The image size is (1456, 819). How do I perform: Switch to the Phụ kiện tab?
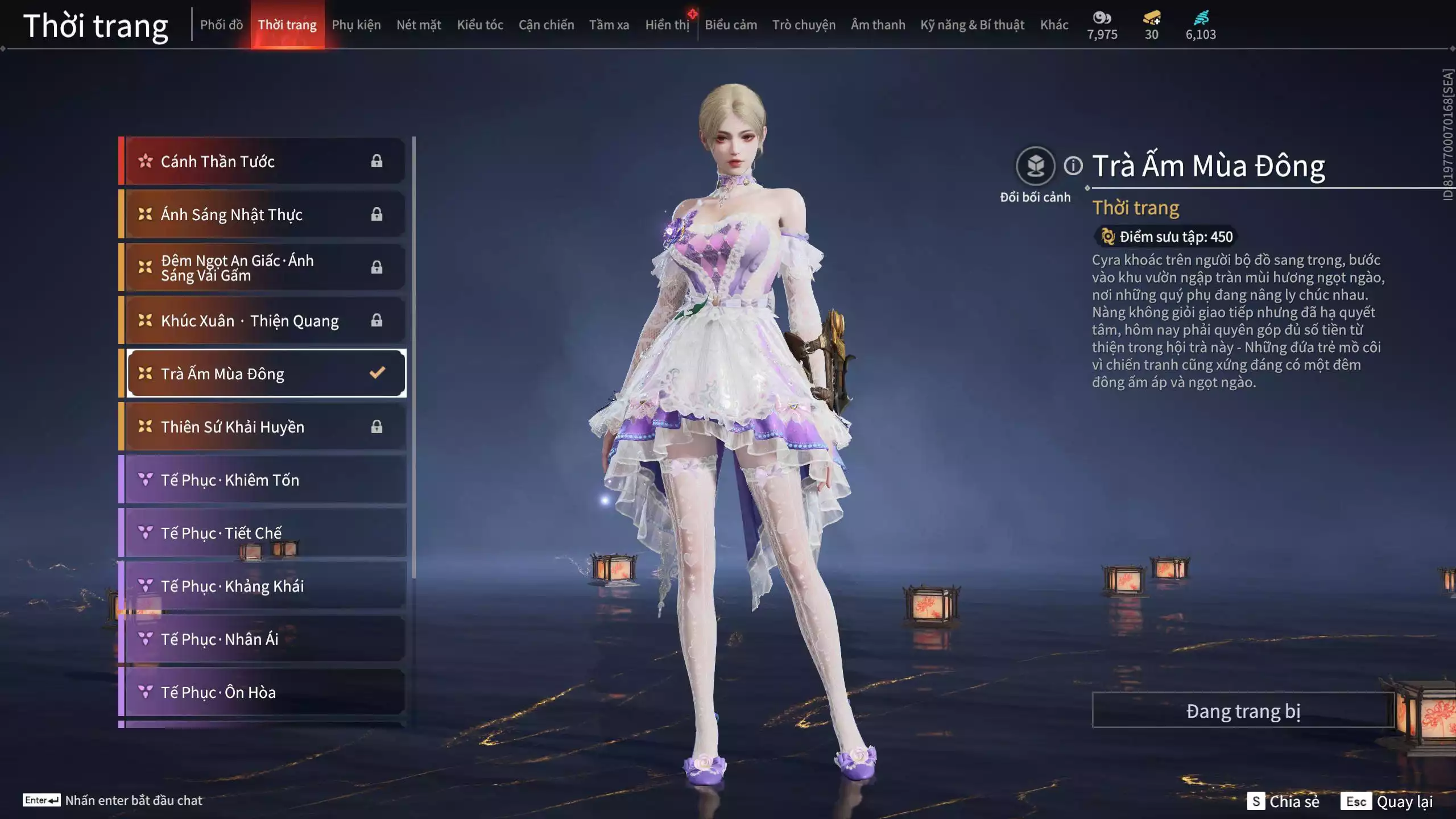(357, 24)
